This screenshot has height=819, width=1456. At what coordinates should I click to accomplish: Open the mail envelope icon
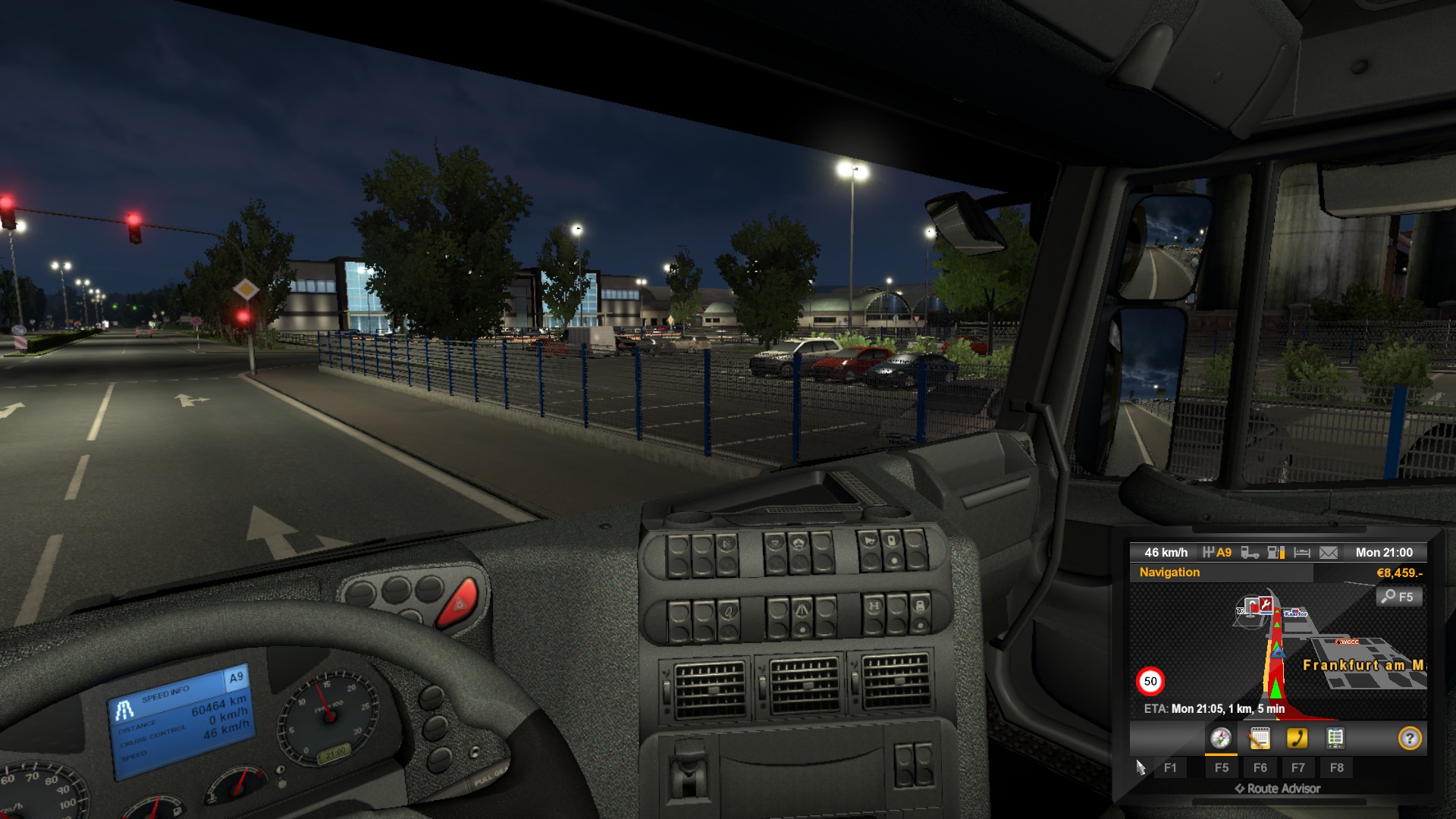coord(1329,553)
